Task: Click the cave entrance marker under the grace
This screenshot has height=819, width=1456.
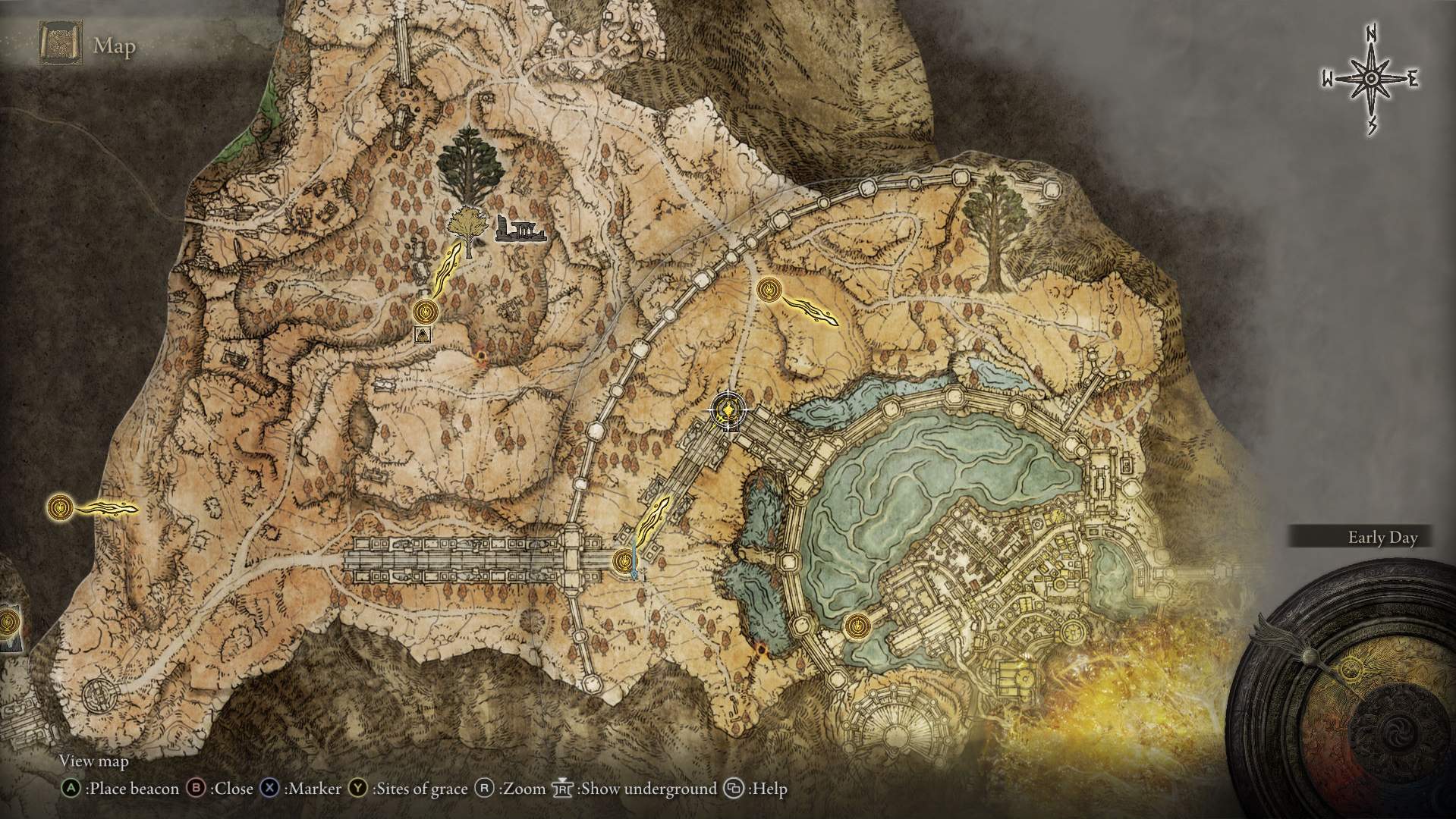Action: 423,334
